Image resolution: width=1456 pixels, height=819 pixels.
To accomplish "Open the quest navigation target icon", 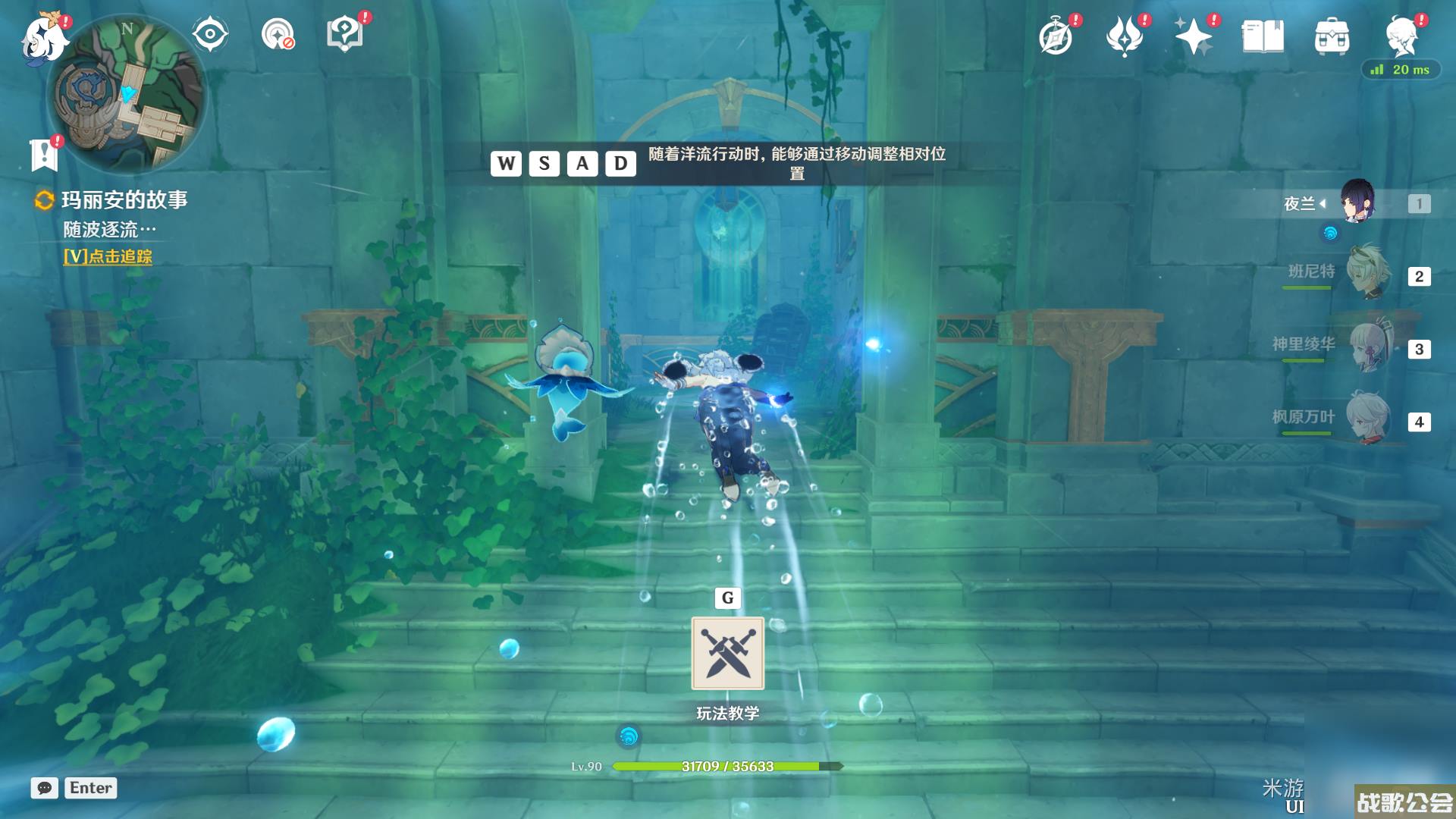I will pos(278,34).
